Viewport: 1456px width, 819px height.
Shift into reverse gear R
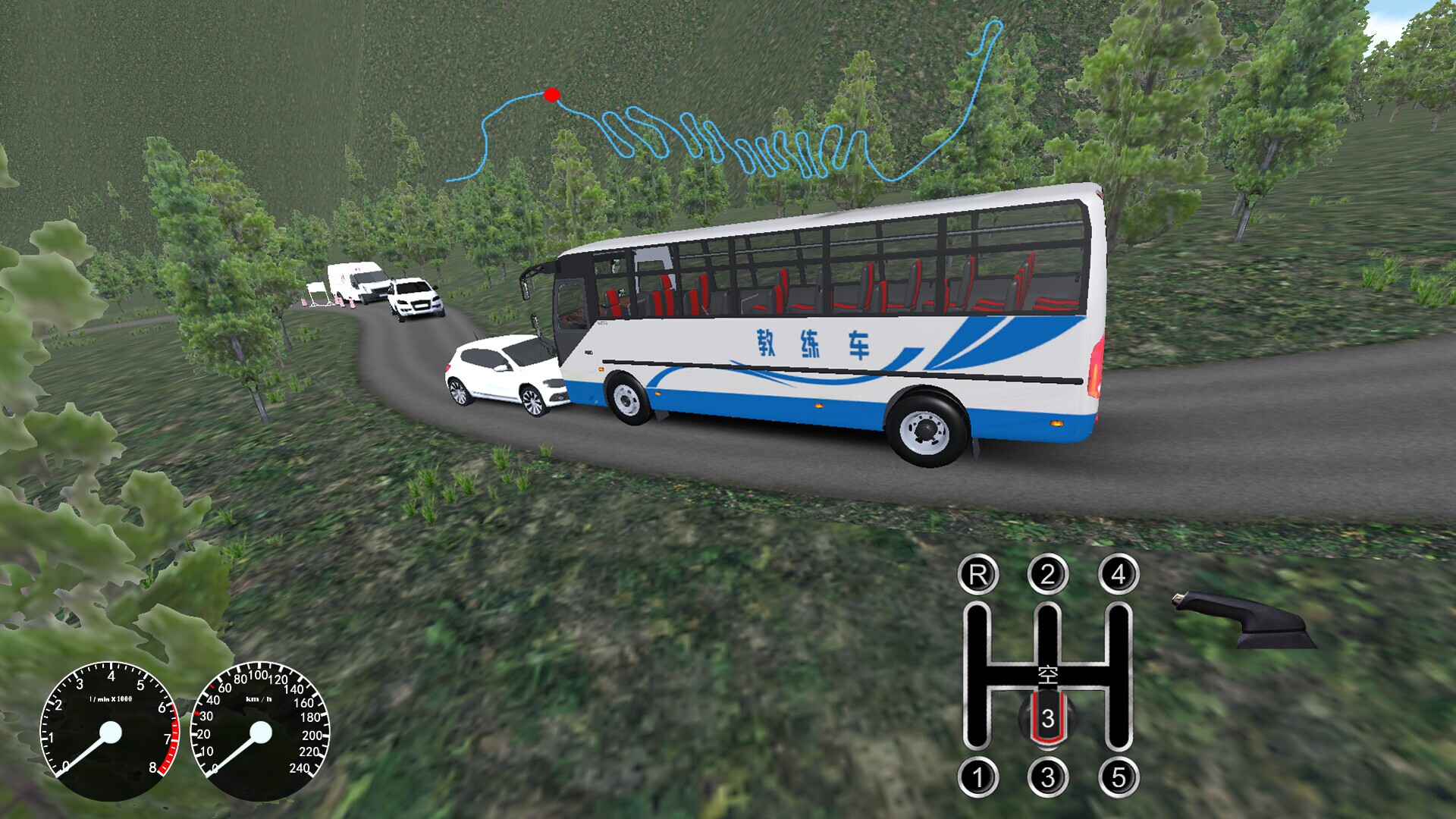pyautogui.click(x=977, y=575)
